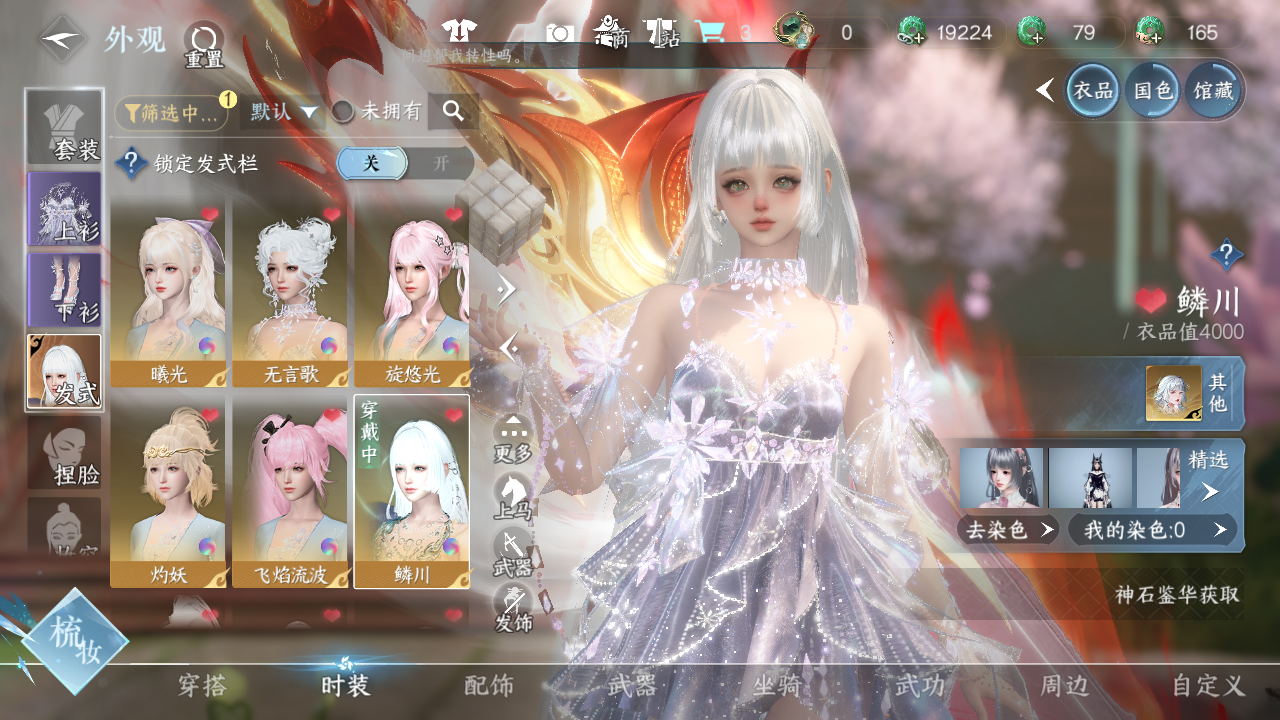Click the magnifier search button

(x=453, y=112)
